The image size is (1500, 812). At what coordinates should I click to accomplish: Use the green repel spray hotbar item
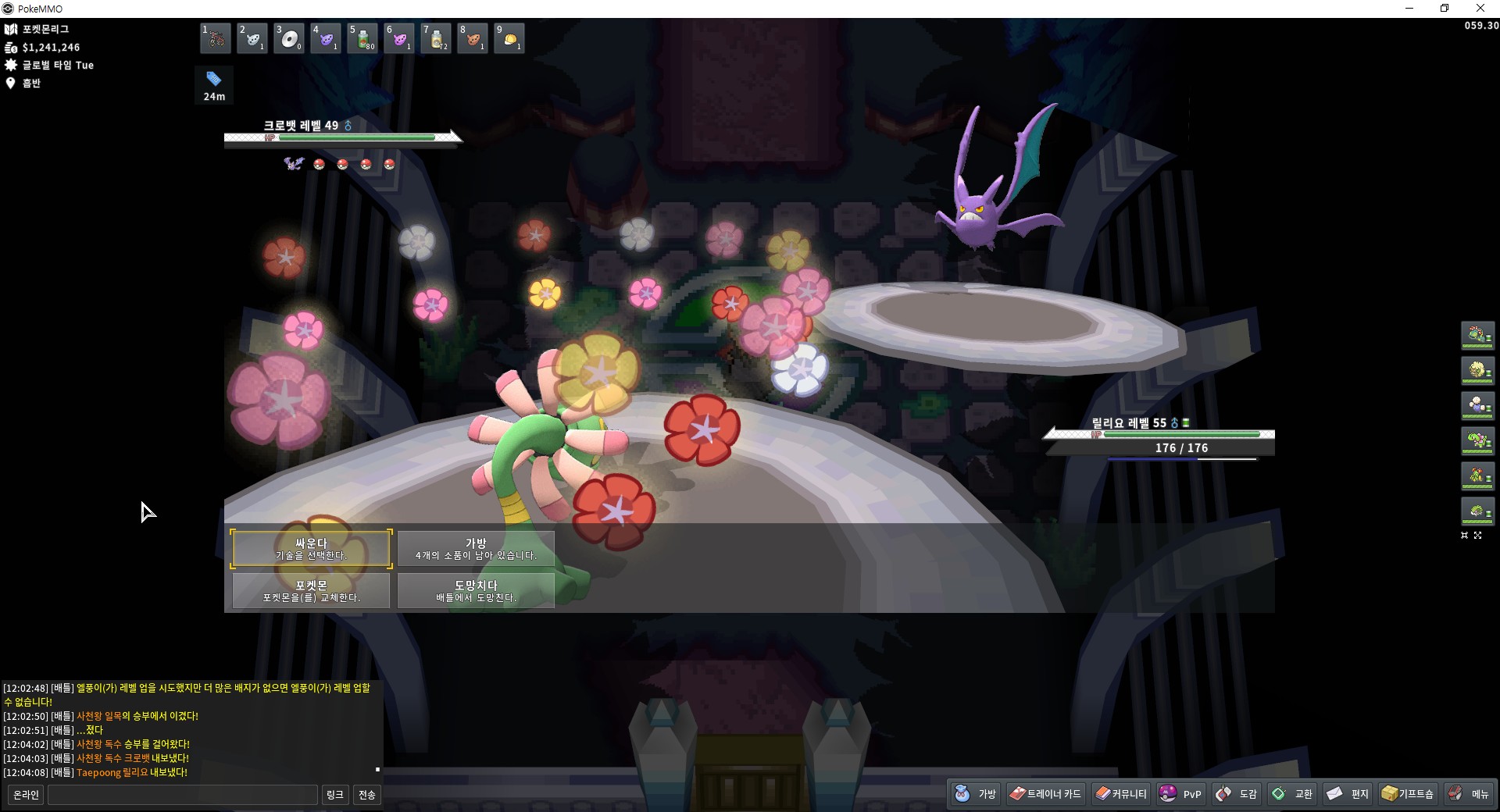tap(362, 38)
